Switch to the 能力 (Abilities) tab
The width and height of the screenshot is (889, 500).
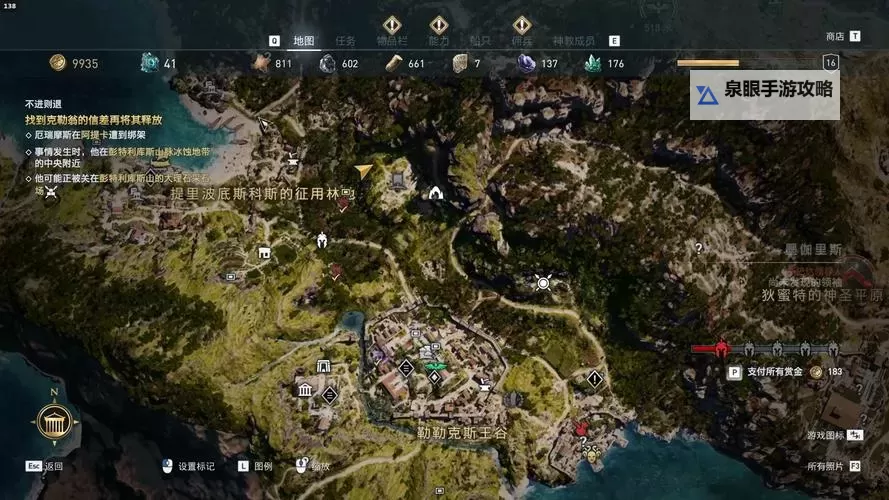point(439,41)
